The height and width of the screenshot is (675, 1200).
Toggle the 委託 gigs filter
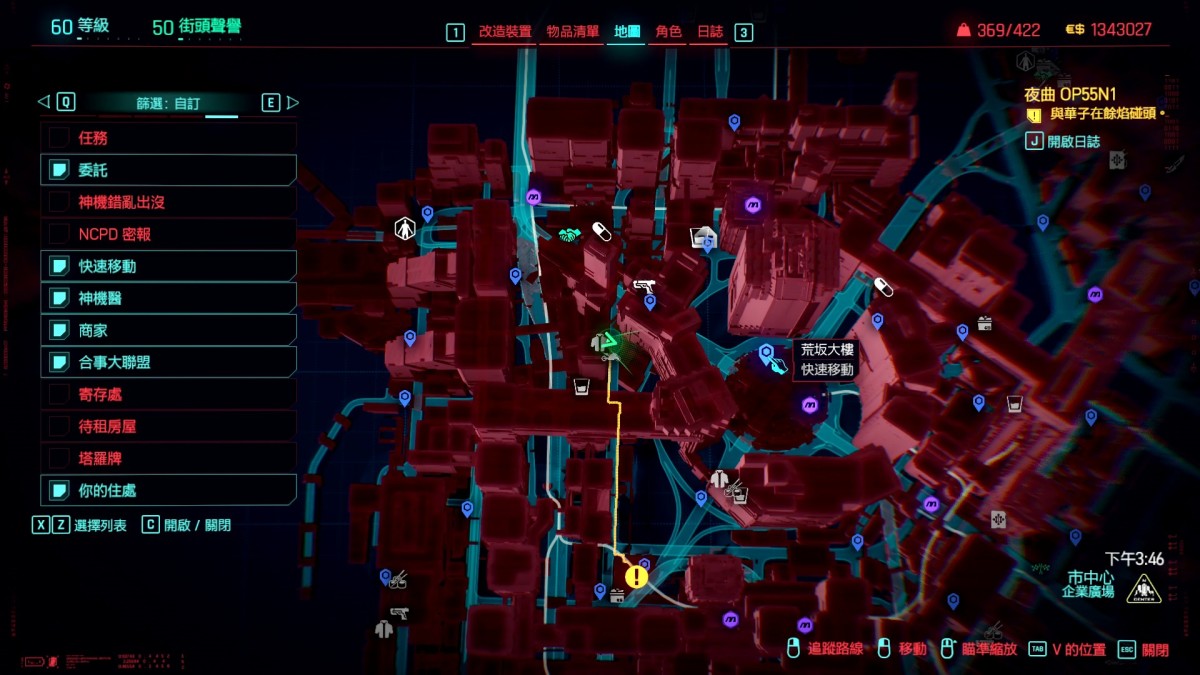(x=59, y=170)
